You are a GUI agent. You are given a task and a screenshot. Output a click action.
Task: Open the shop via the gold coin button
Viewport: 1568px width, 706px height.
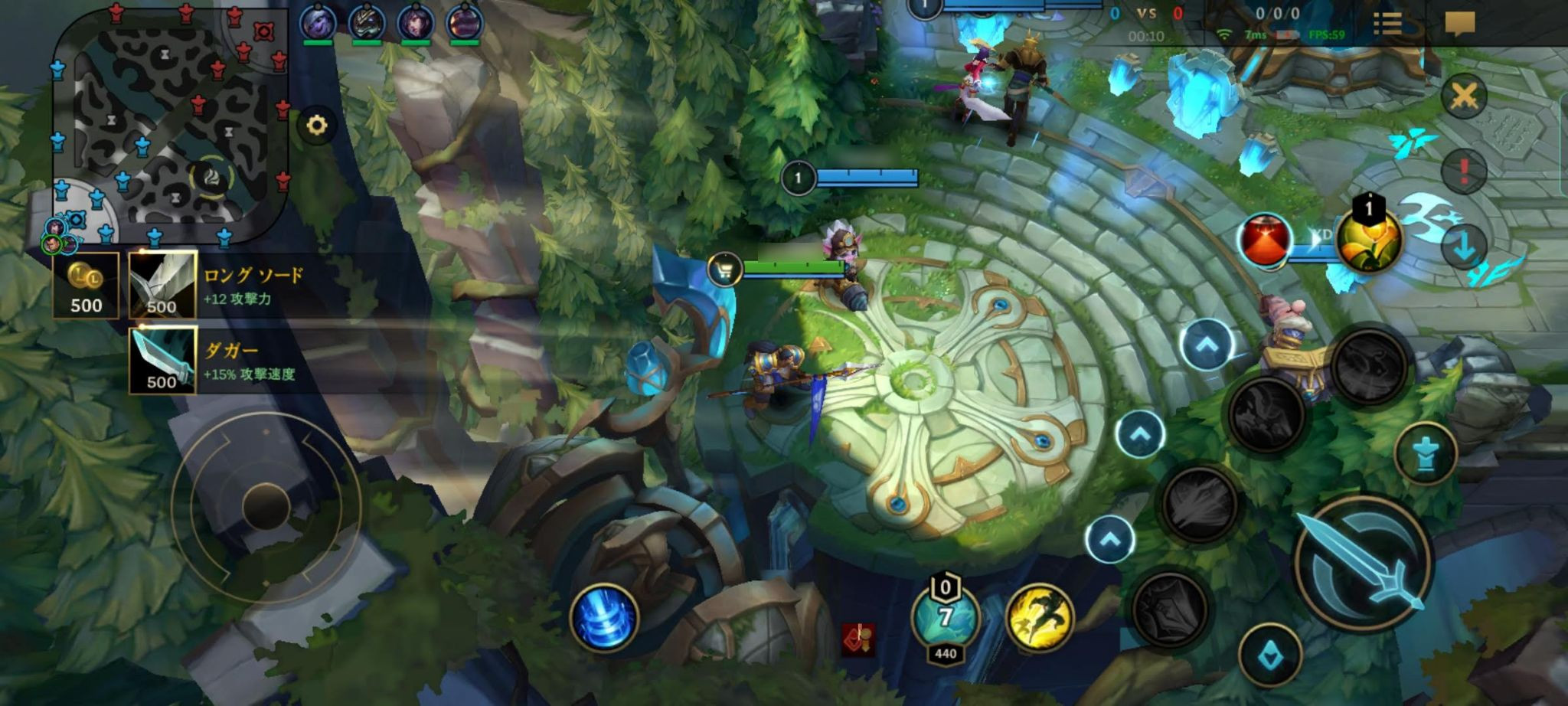coord(86,285)
